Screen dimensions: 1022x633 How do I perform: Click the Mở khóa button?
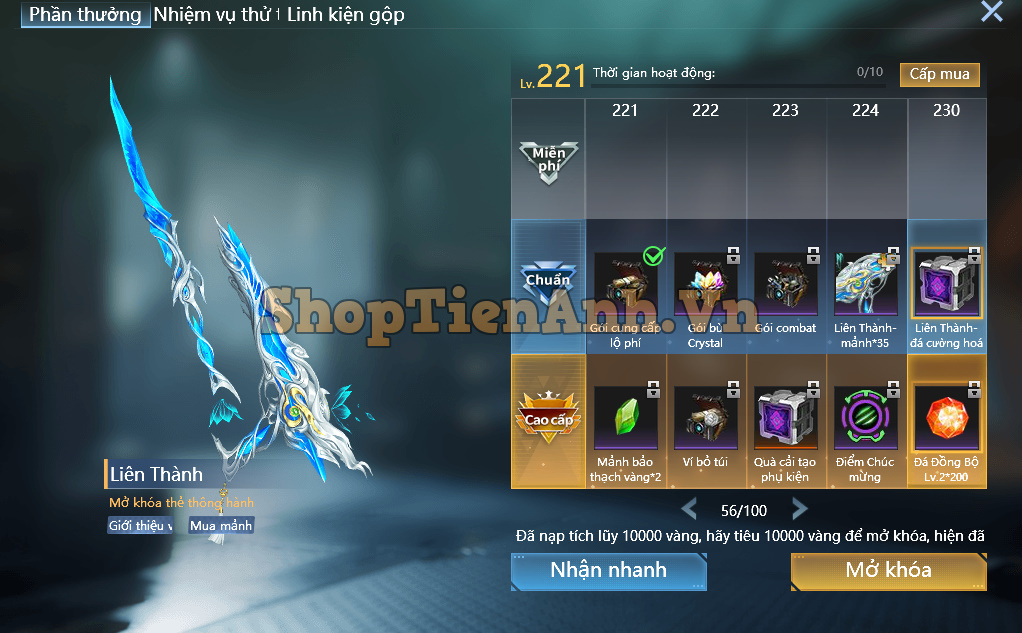pyautogui.click(x=888, y=571)
